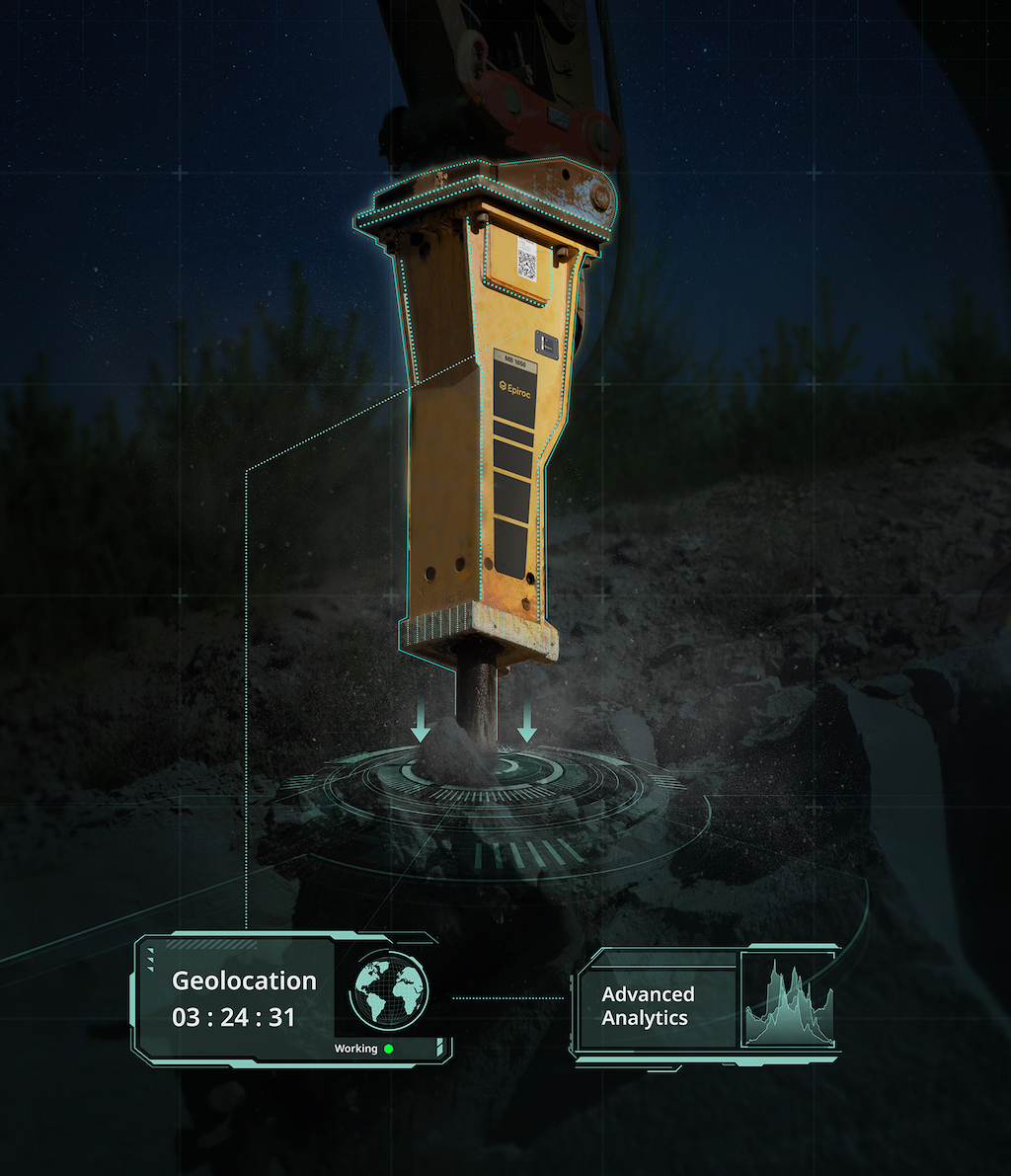Click the globe icon
1011x1176 pixels.
[390, 989]
